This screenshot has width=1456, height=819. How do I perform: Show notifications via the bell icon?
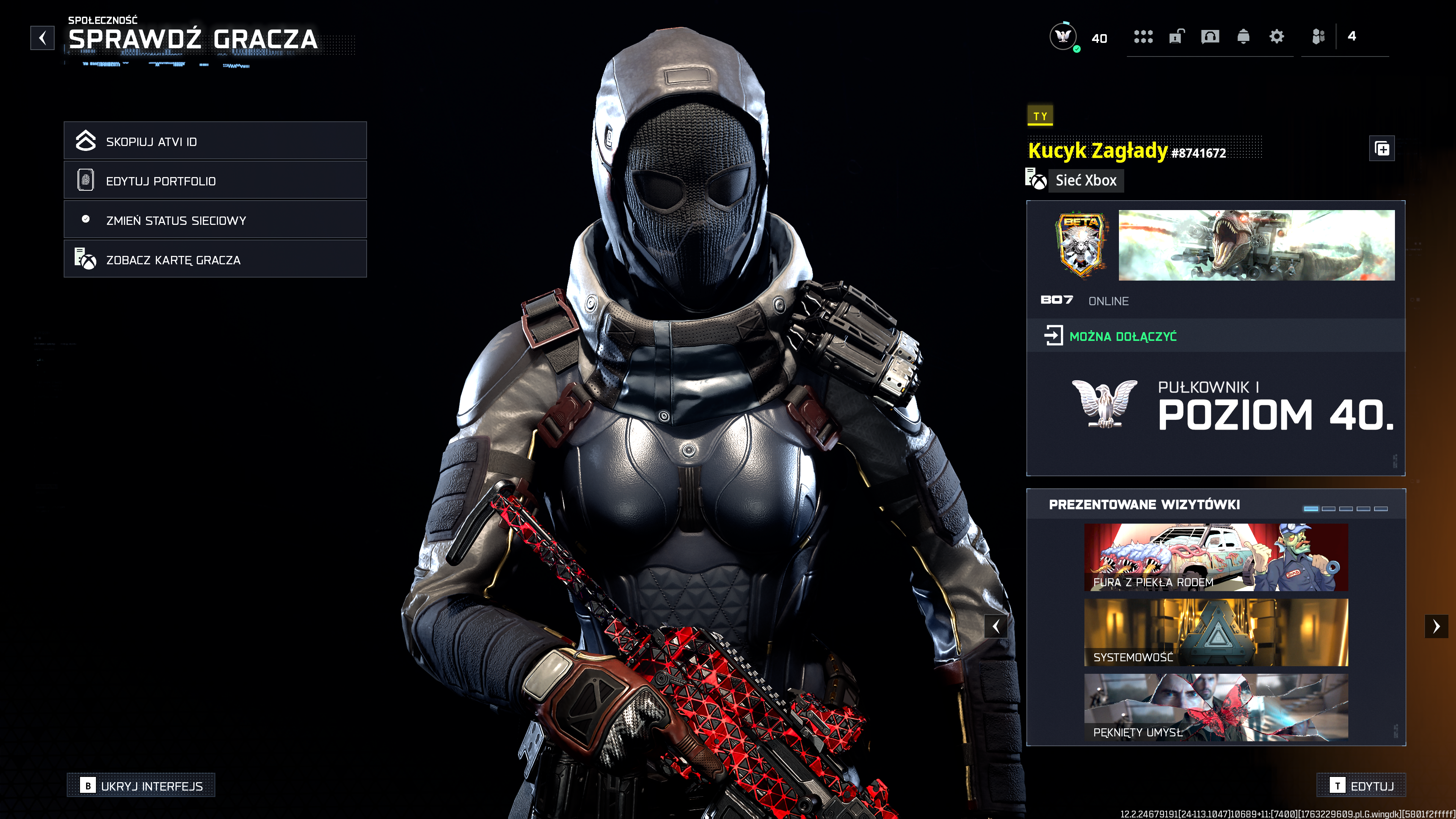coord(1243,37)
